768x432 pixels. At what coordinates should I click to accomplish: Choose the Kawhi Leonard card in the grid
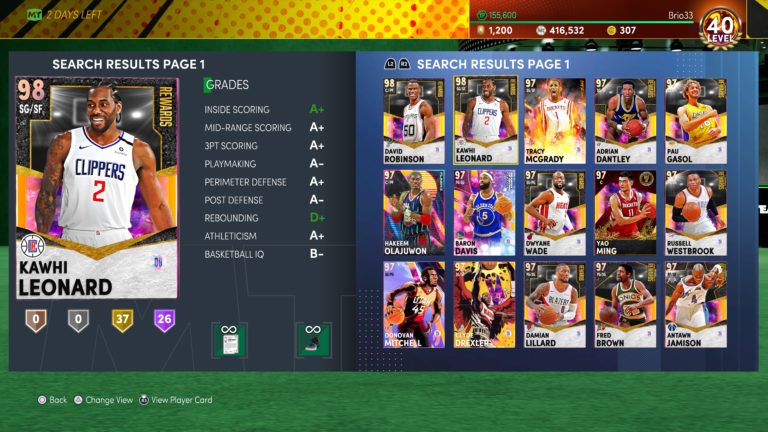pyautogui.click(x=484, y=120)
